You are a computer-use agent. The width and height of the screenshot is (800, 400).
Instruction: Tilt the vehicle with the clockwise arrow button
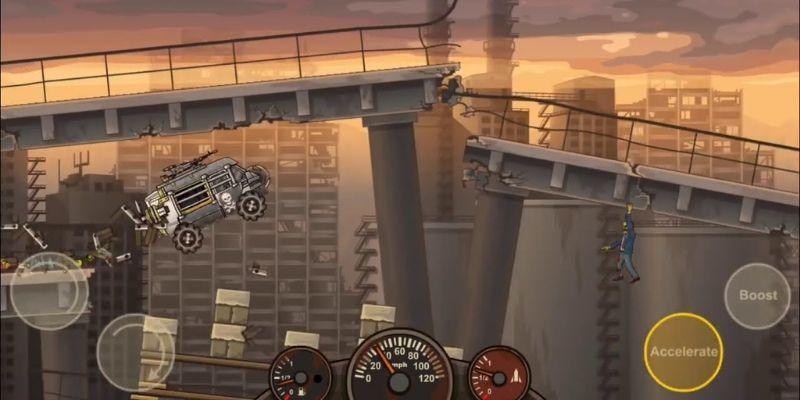(x=133, y=350)
